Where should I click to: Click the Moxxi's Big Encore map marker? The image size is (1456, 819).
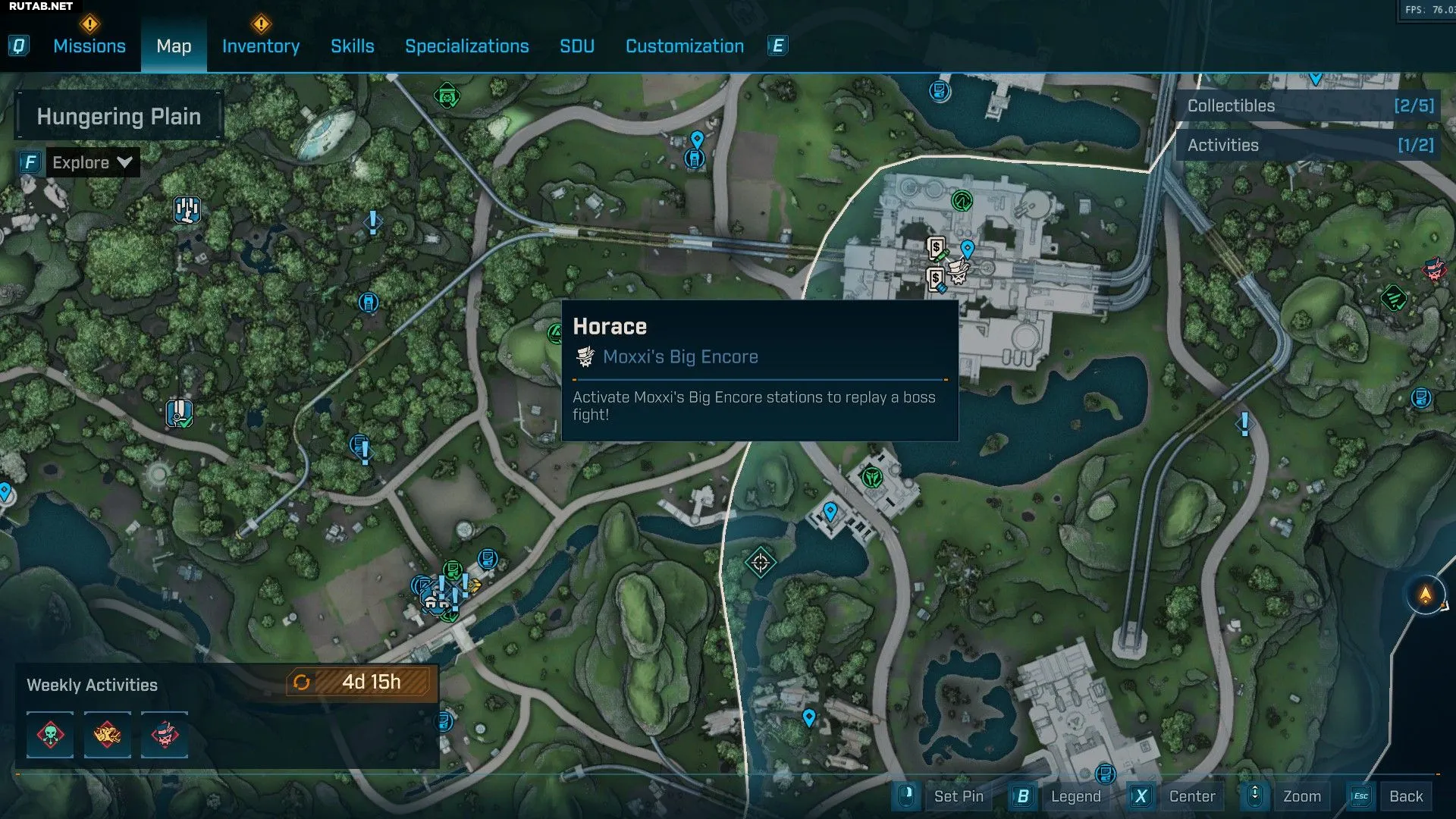coord(959,271)
